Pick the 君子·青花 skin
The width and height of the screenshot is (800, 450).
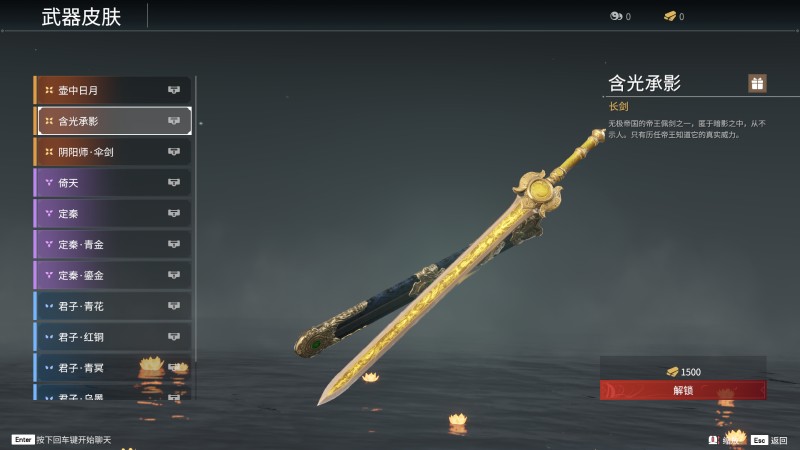click(x=112, y=306)
